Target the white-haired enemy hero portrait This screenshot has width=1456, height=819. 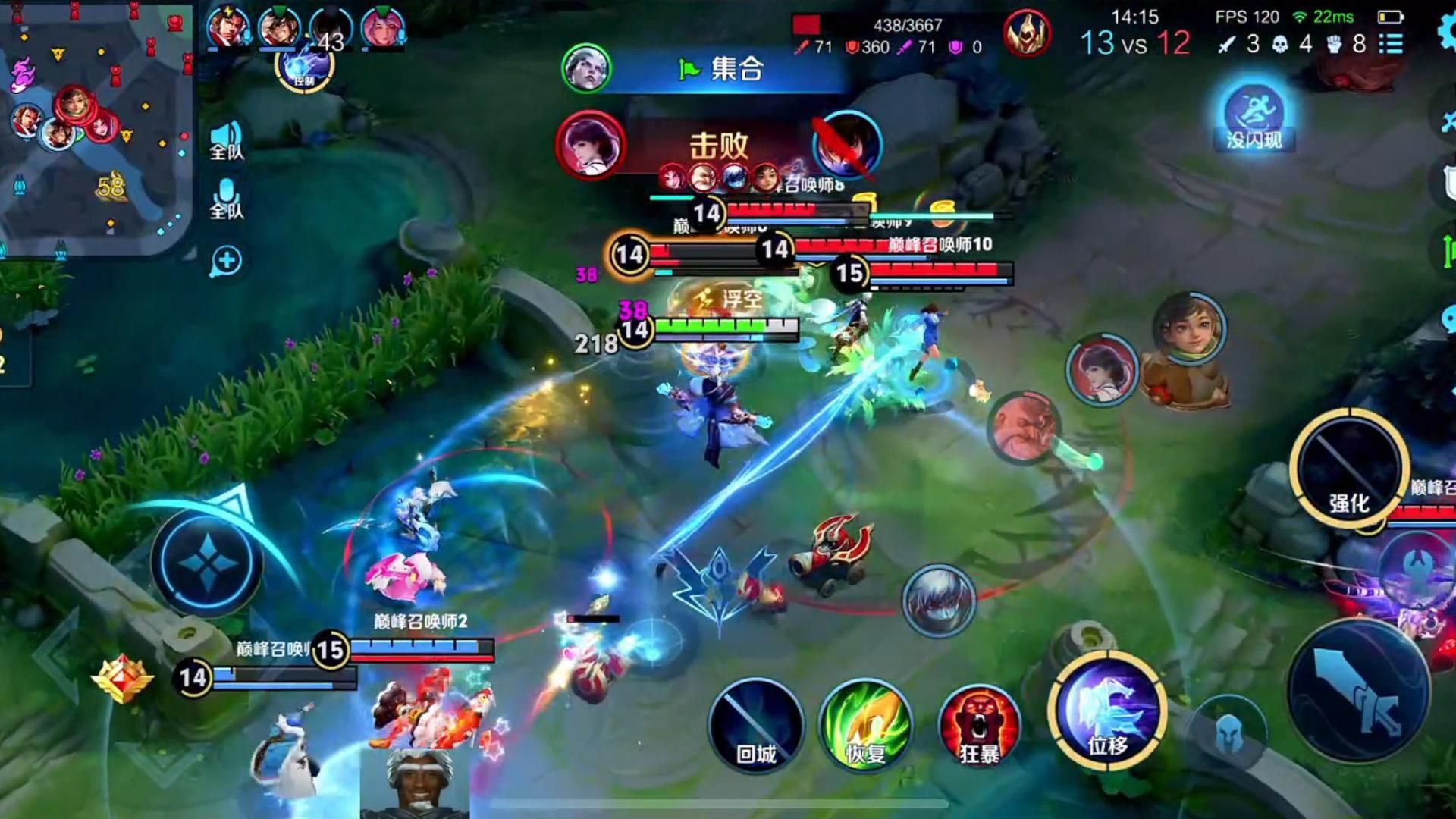click(938, 600)
